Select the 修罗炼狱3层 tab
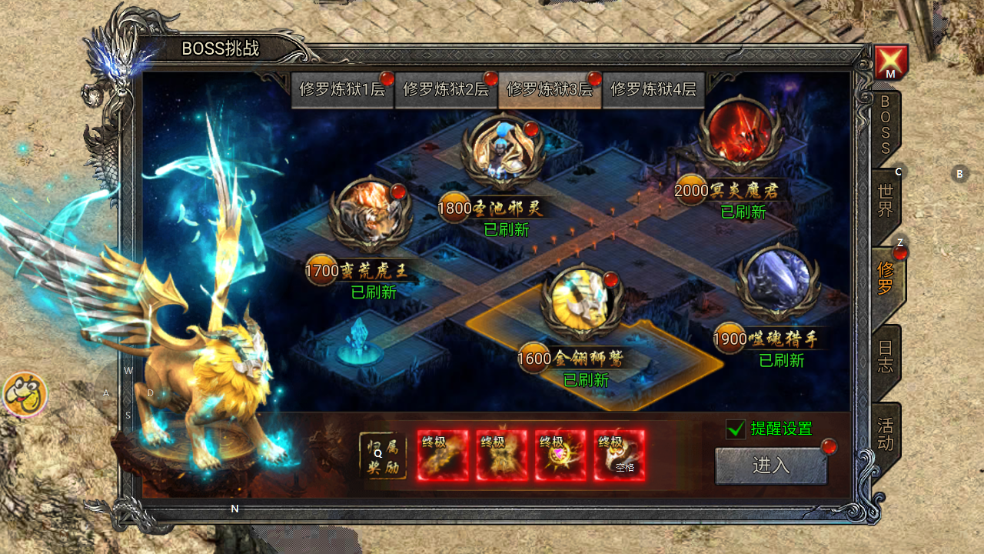984x554 pixels. 549,89
